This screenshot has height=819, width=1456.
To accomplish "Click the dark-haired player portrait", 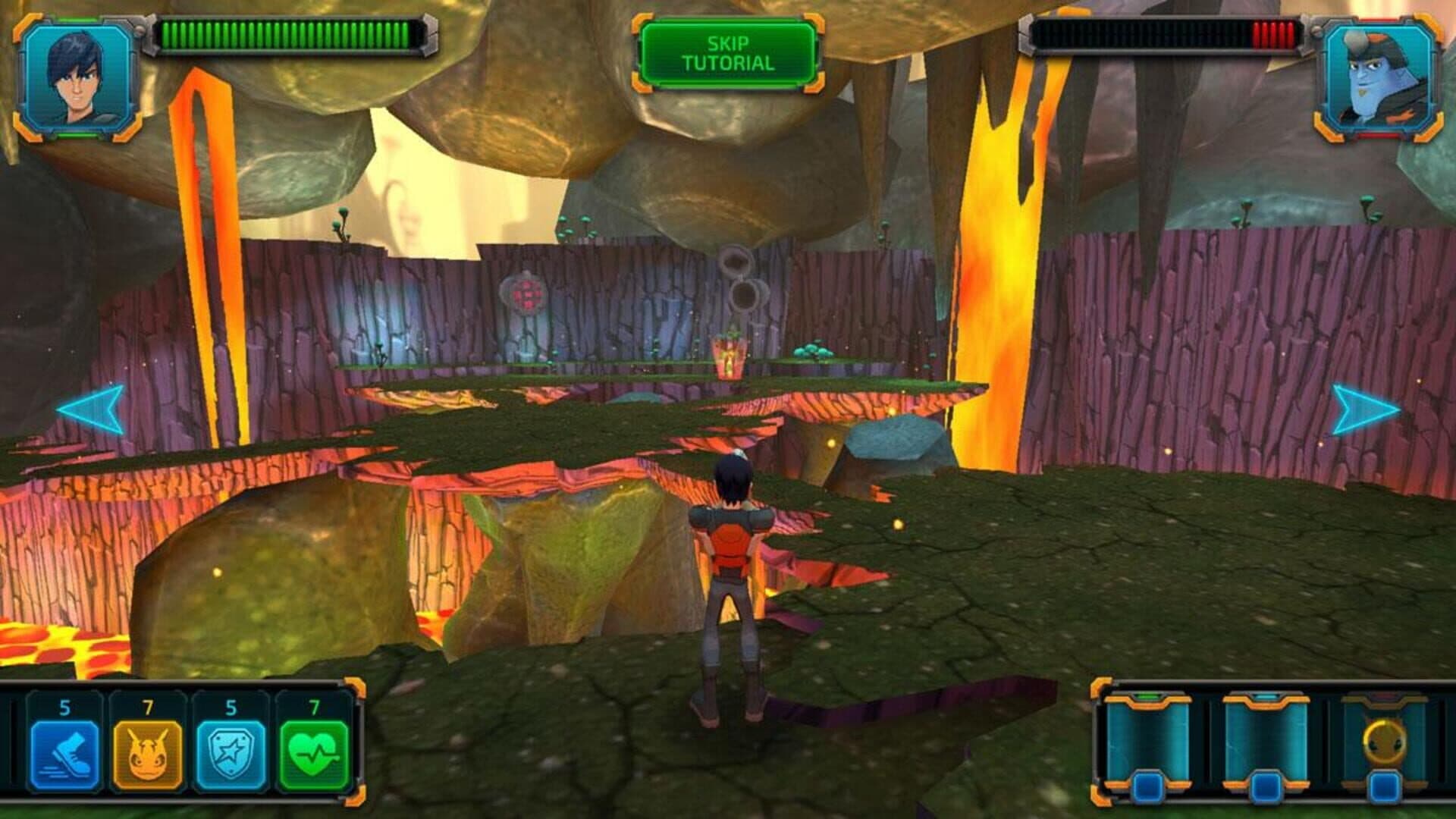I will (x=78, y=78).
